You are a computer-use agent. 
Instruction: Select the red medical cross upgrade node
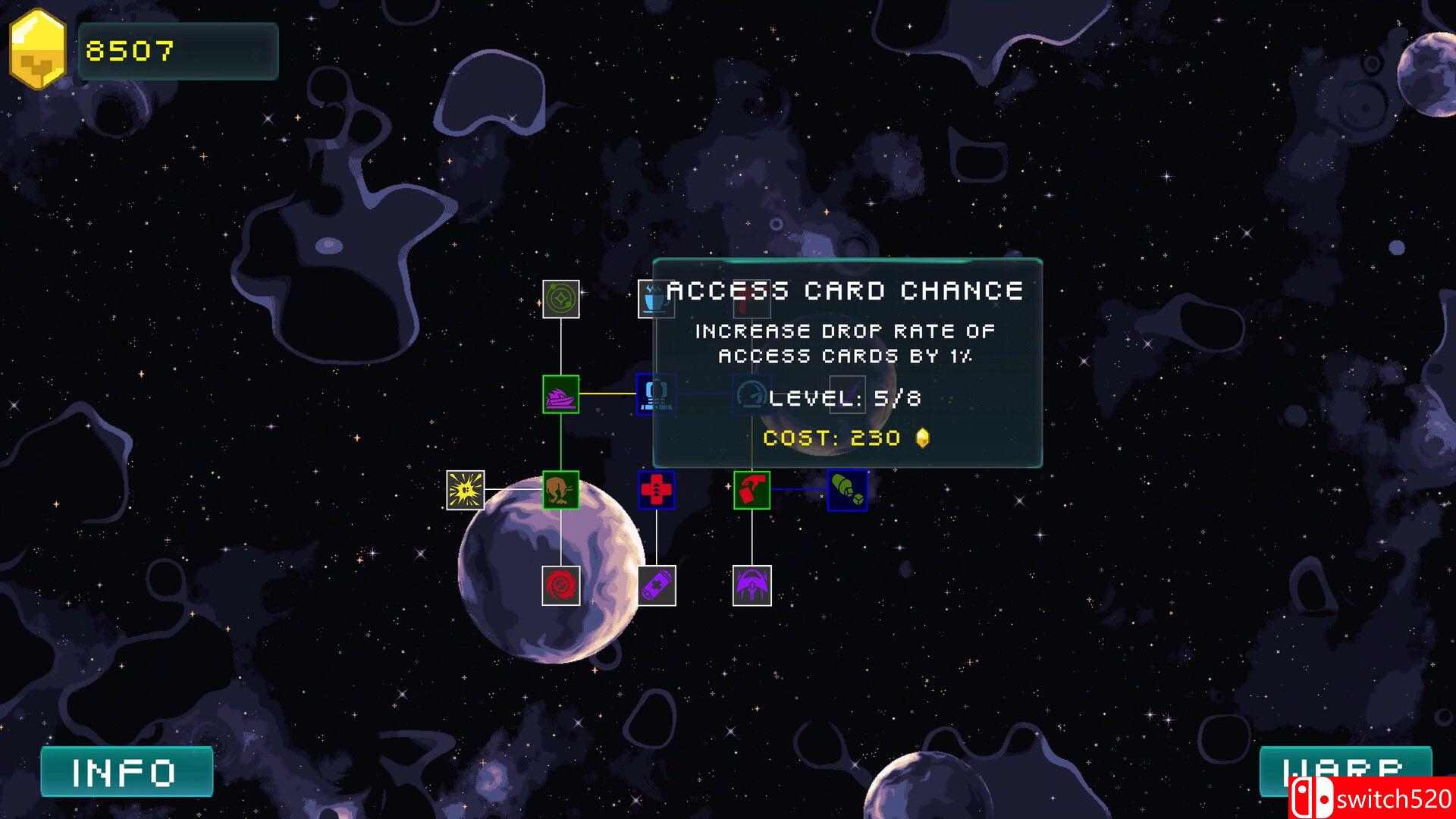click(x=656, y=490)
